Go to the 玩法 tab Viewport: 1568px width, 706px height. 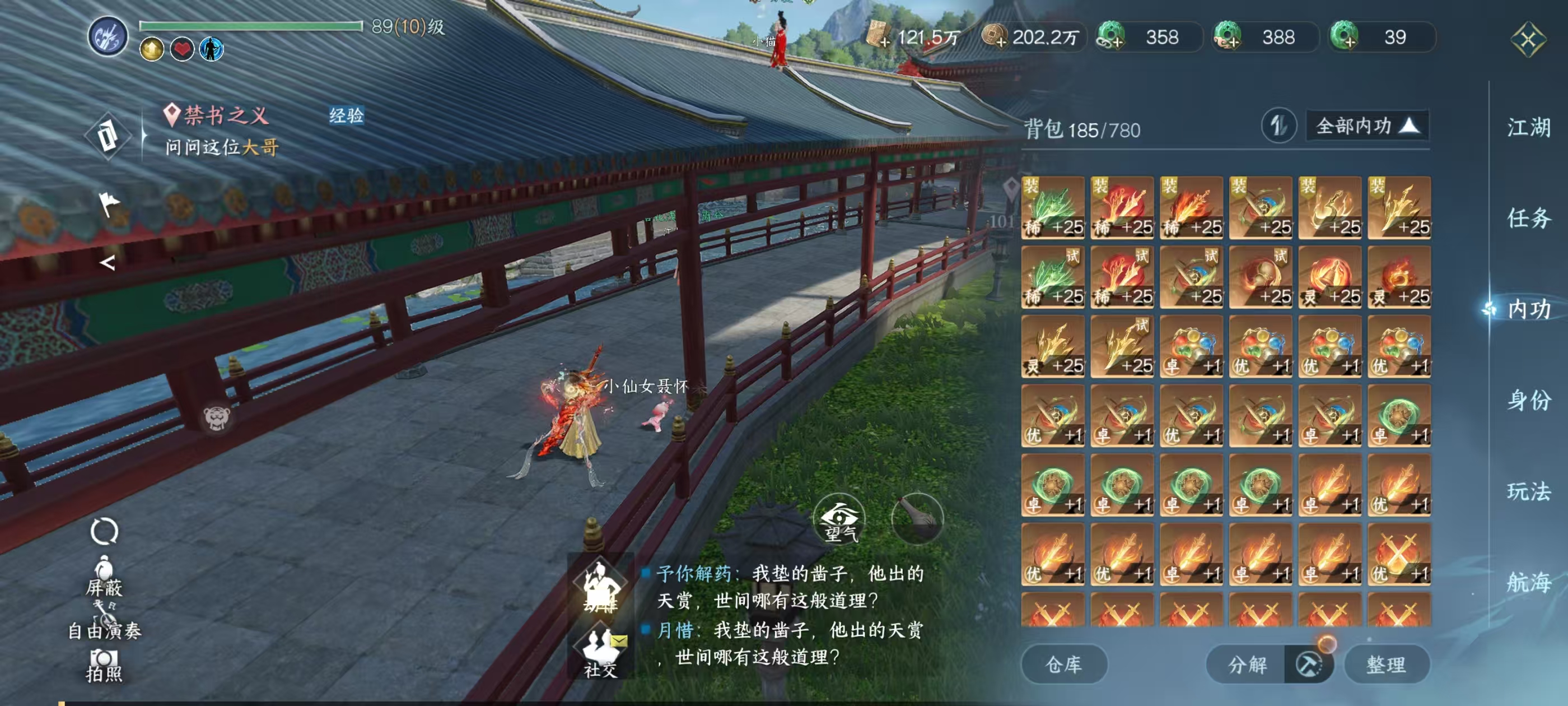(x=1528, y=491)
